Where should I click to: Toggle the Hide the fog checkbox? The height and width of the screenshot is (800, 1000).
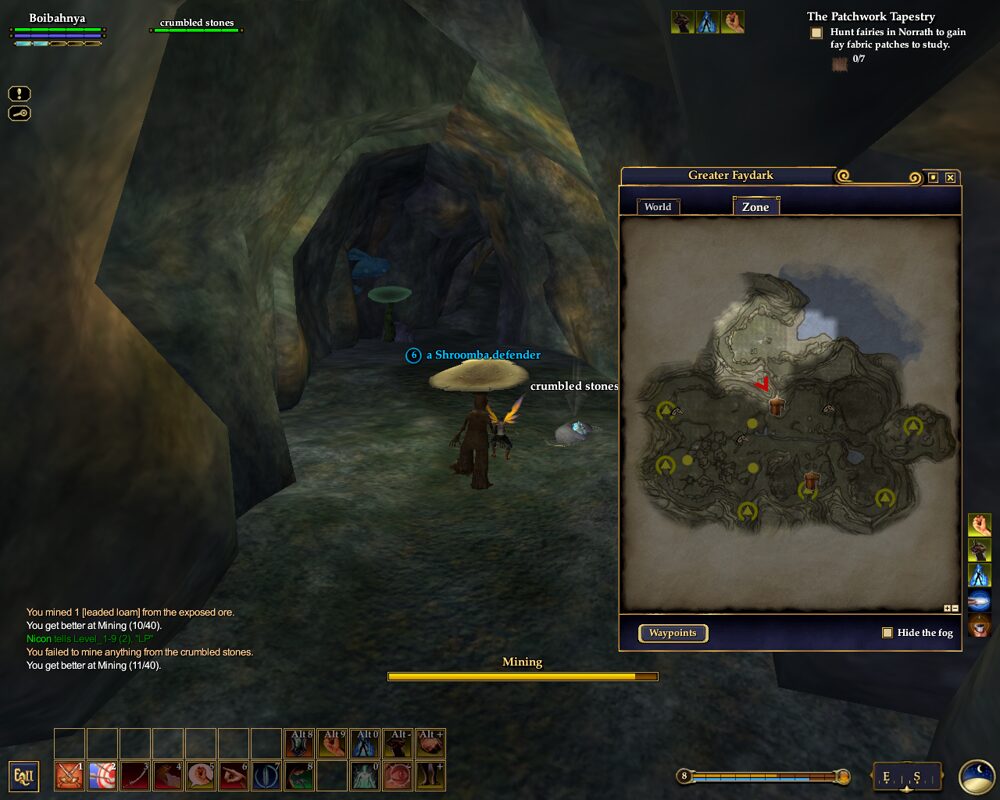coord(887,633)
